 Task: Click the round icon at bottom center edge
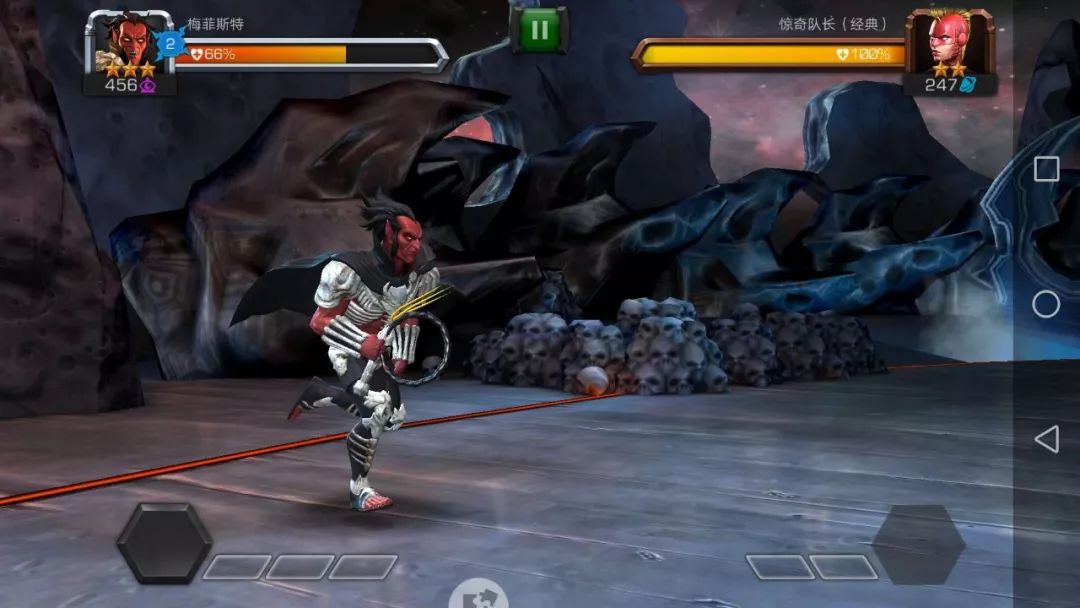pos(478,597)
